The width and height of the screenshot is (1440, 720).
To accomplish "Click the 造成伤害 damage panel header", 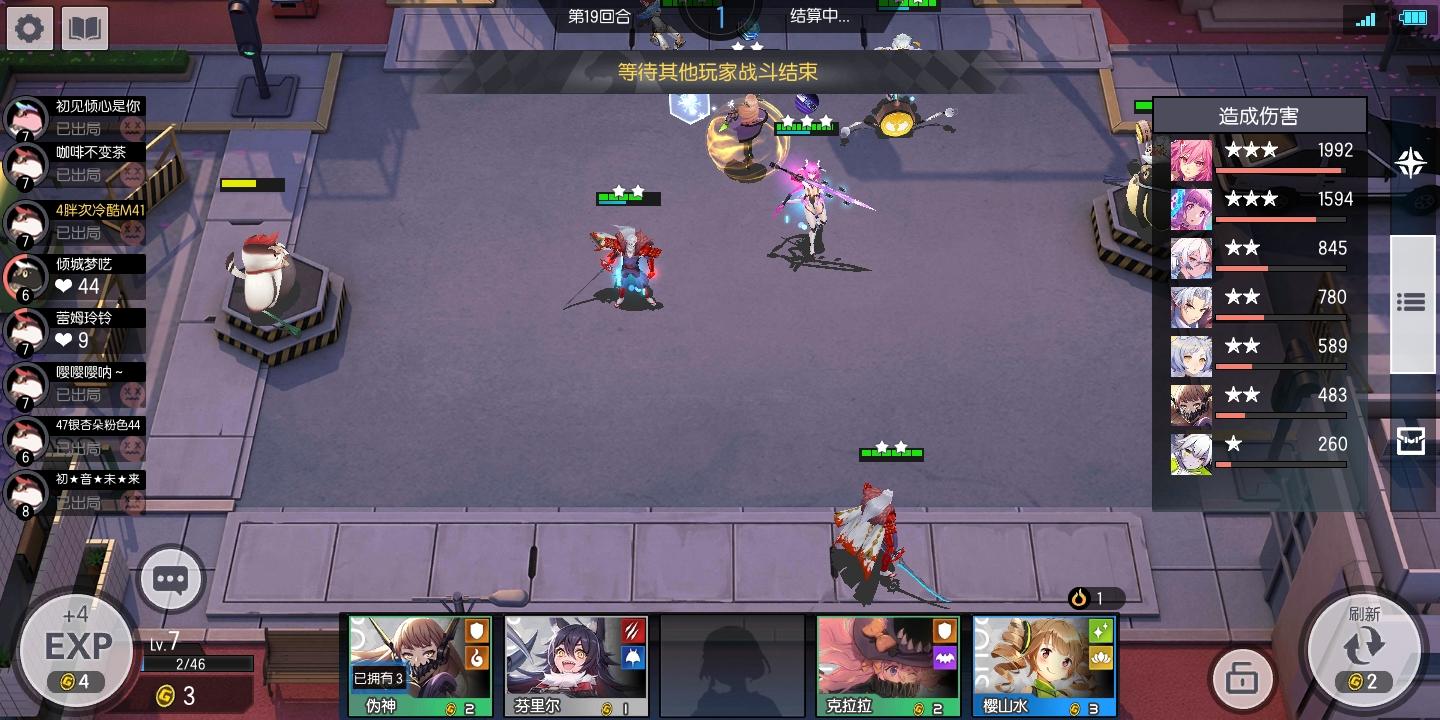I will point(1260,114).
